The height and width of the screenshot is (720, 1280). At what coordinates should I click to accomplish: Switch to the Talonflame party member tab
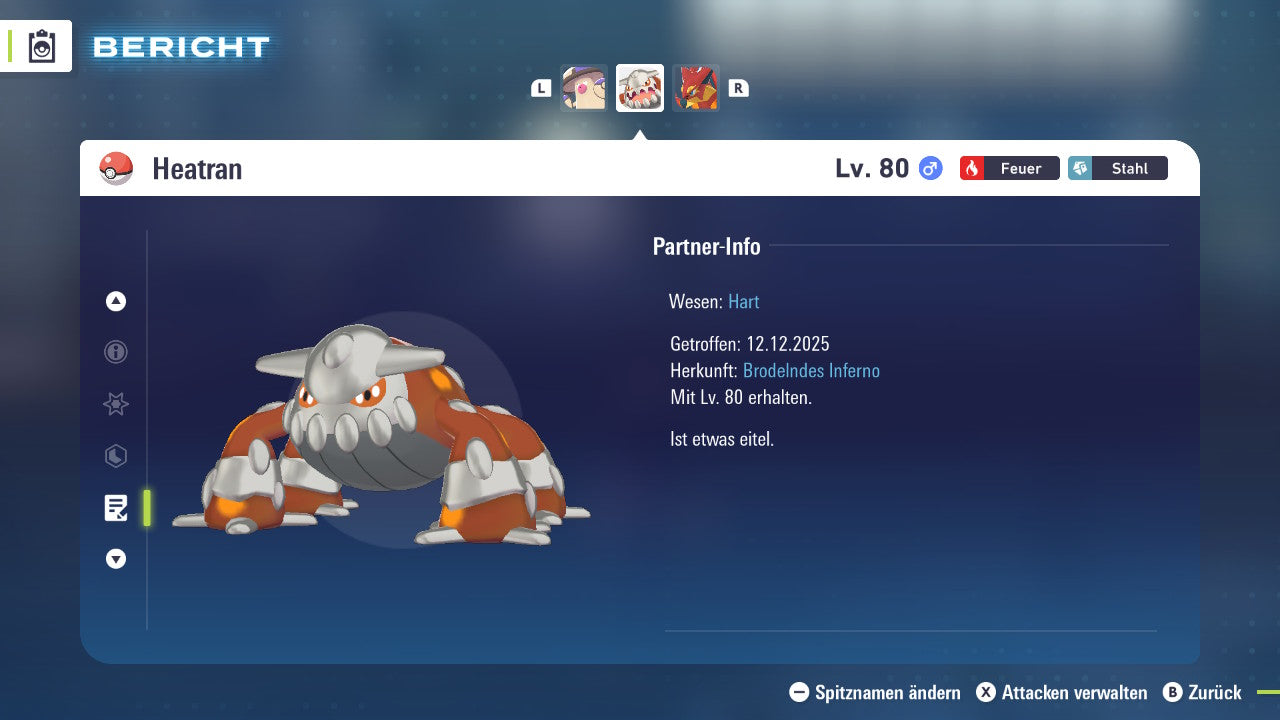click(x=695, y=87)
